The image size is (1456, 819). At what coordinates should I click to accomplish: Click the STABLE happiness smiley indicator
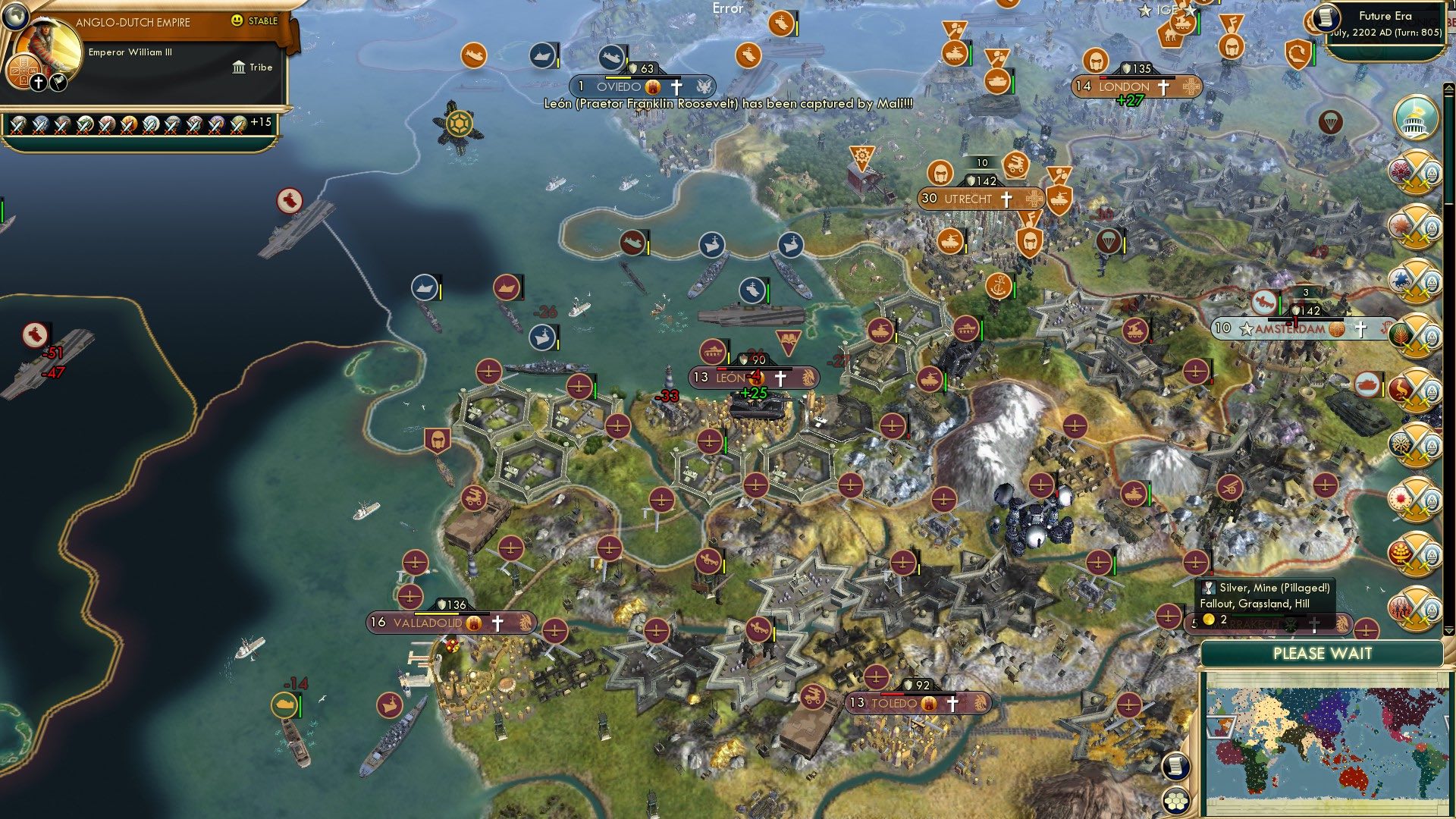pyautogui.click(x=237, y=20)
